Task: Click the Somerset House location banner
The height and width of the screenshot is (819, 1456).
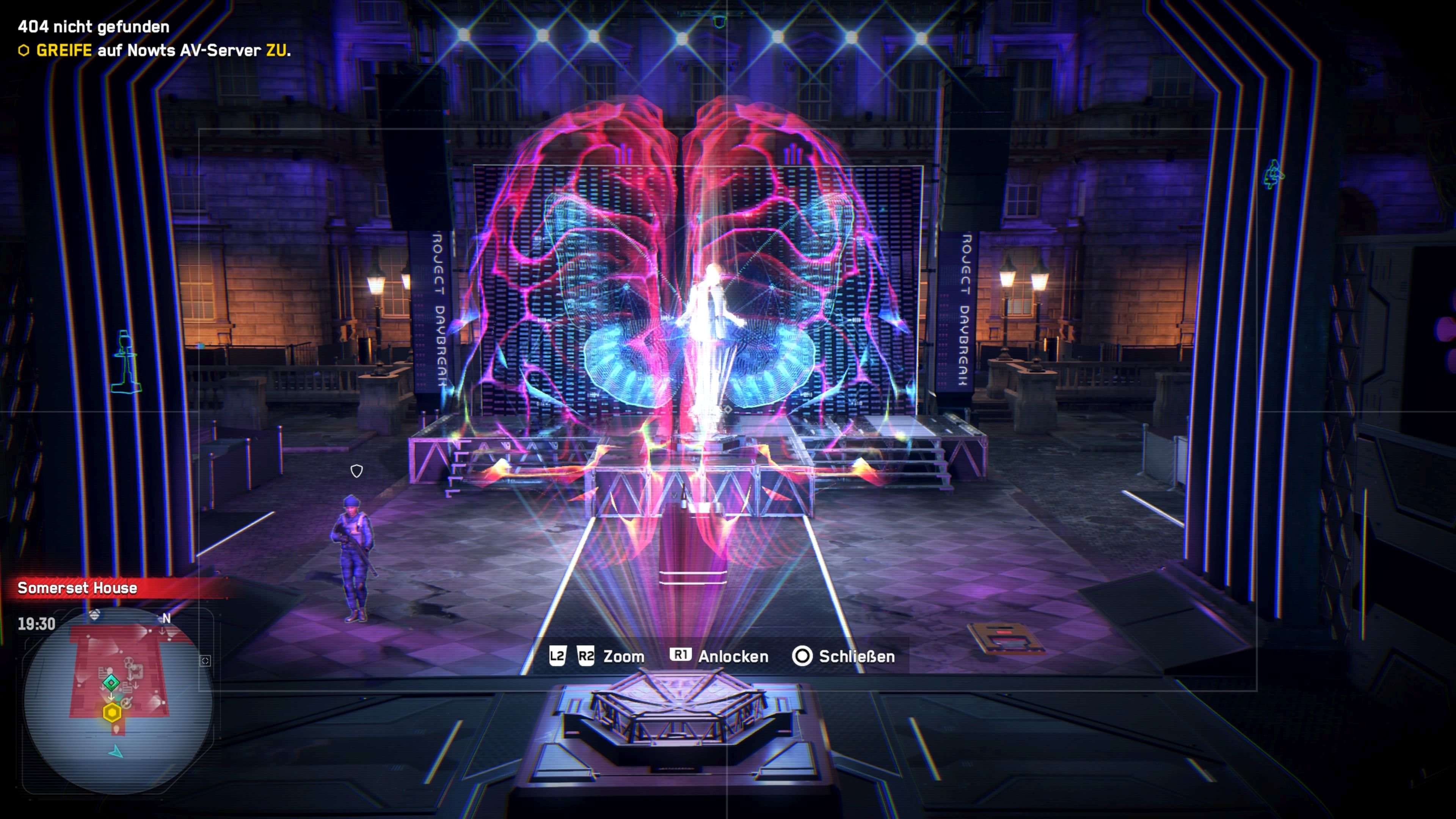Action: 77,588
